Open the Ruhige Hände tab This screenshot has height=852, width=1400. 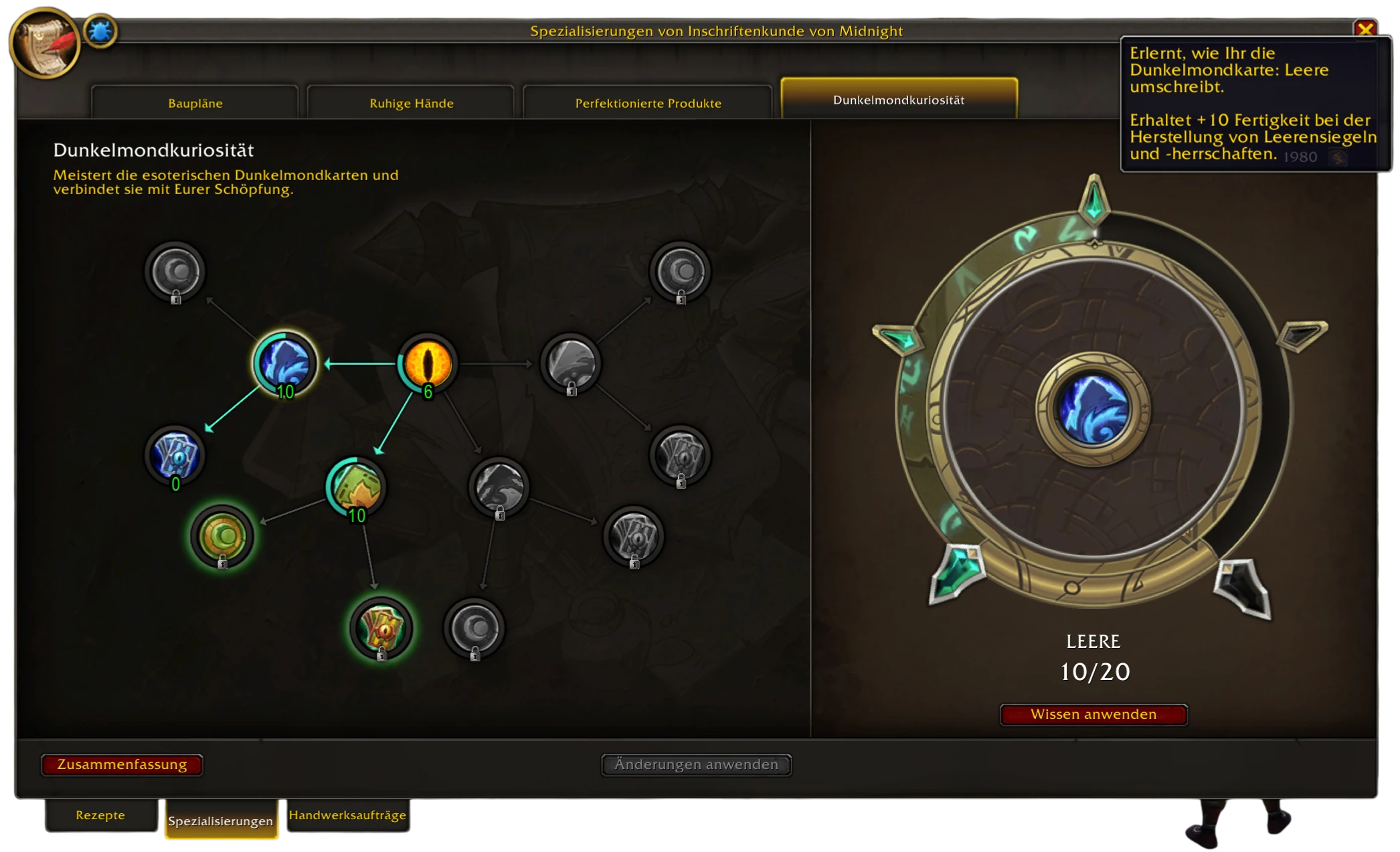411,103
